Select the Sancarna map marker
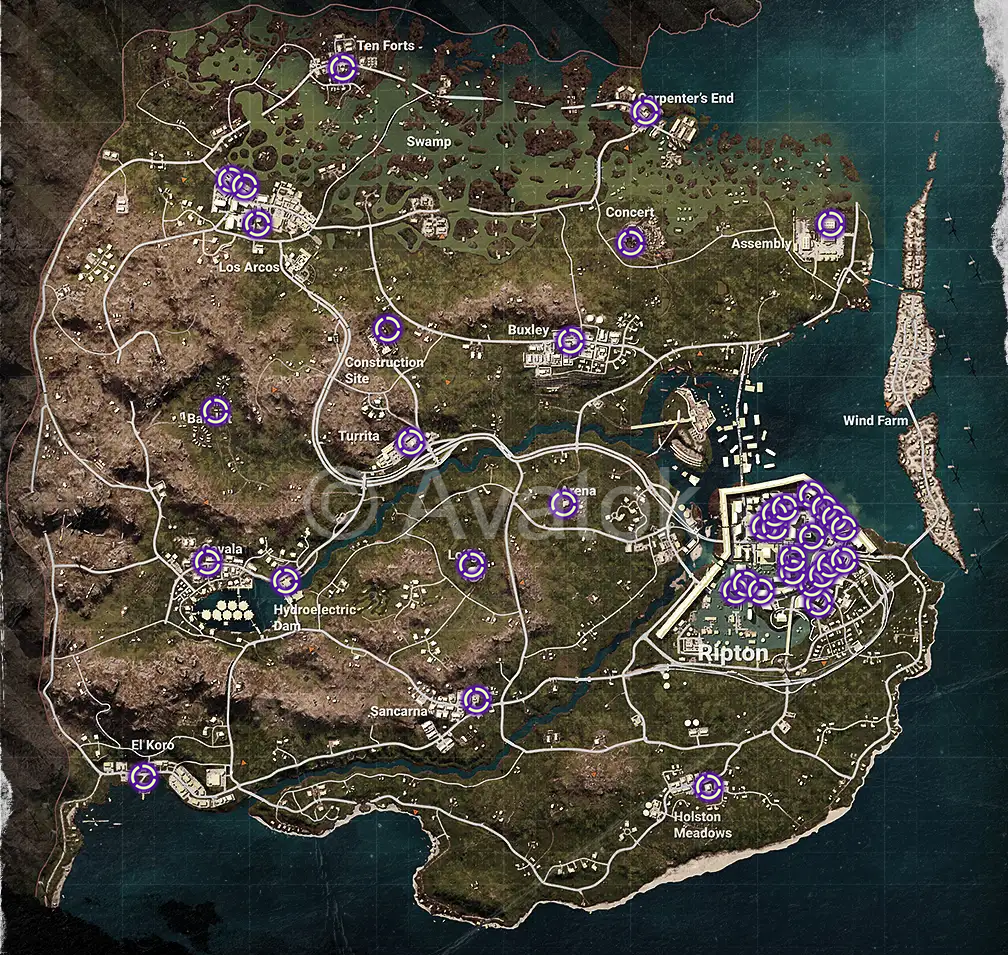 click(x=477, y=699)
